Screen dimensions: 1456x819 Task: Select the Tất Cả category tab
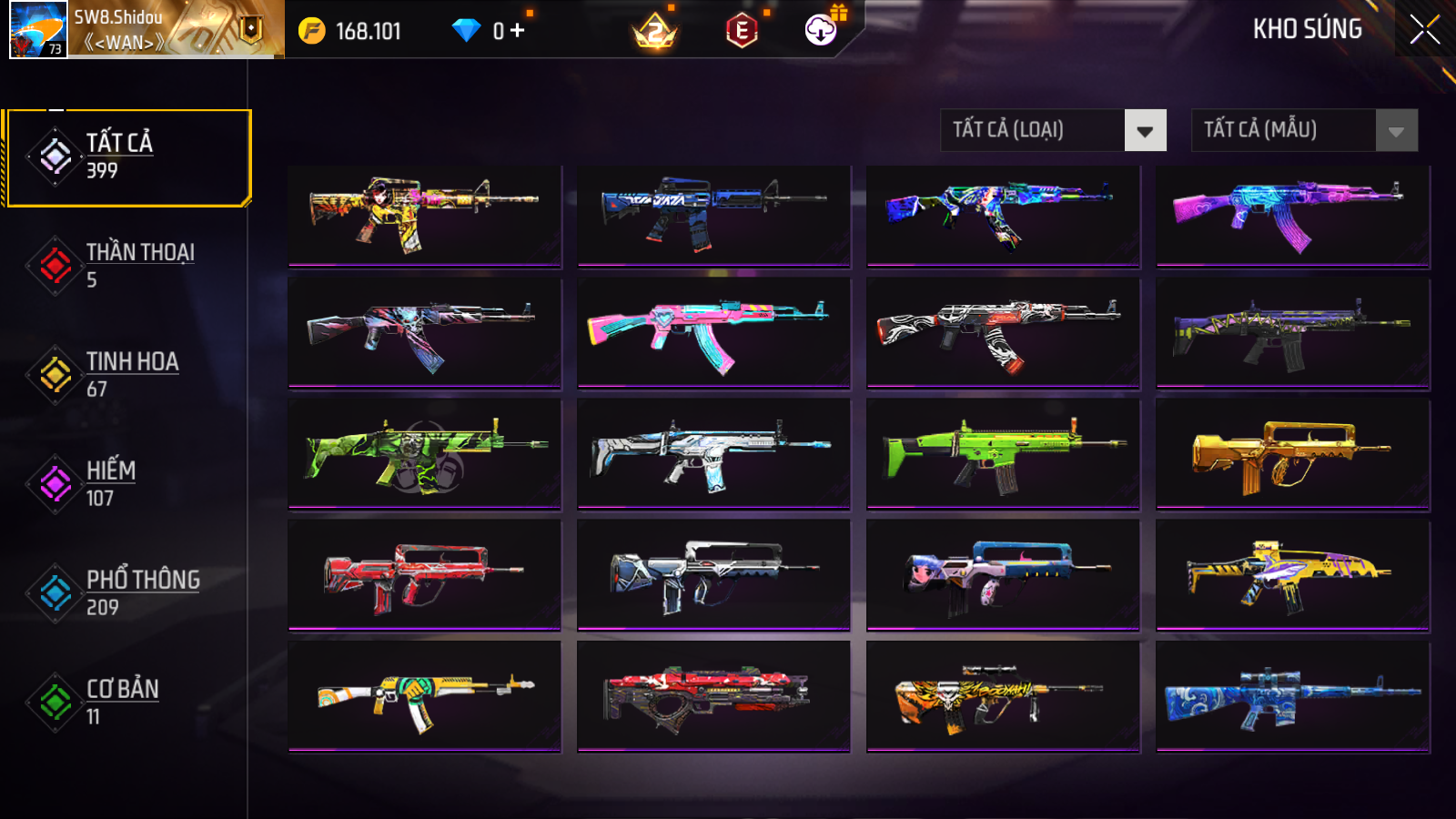pos(128,157)
